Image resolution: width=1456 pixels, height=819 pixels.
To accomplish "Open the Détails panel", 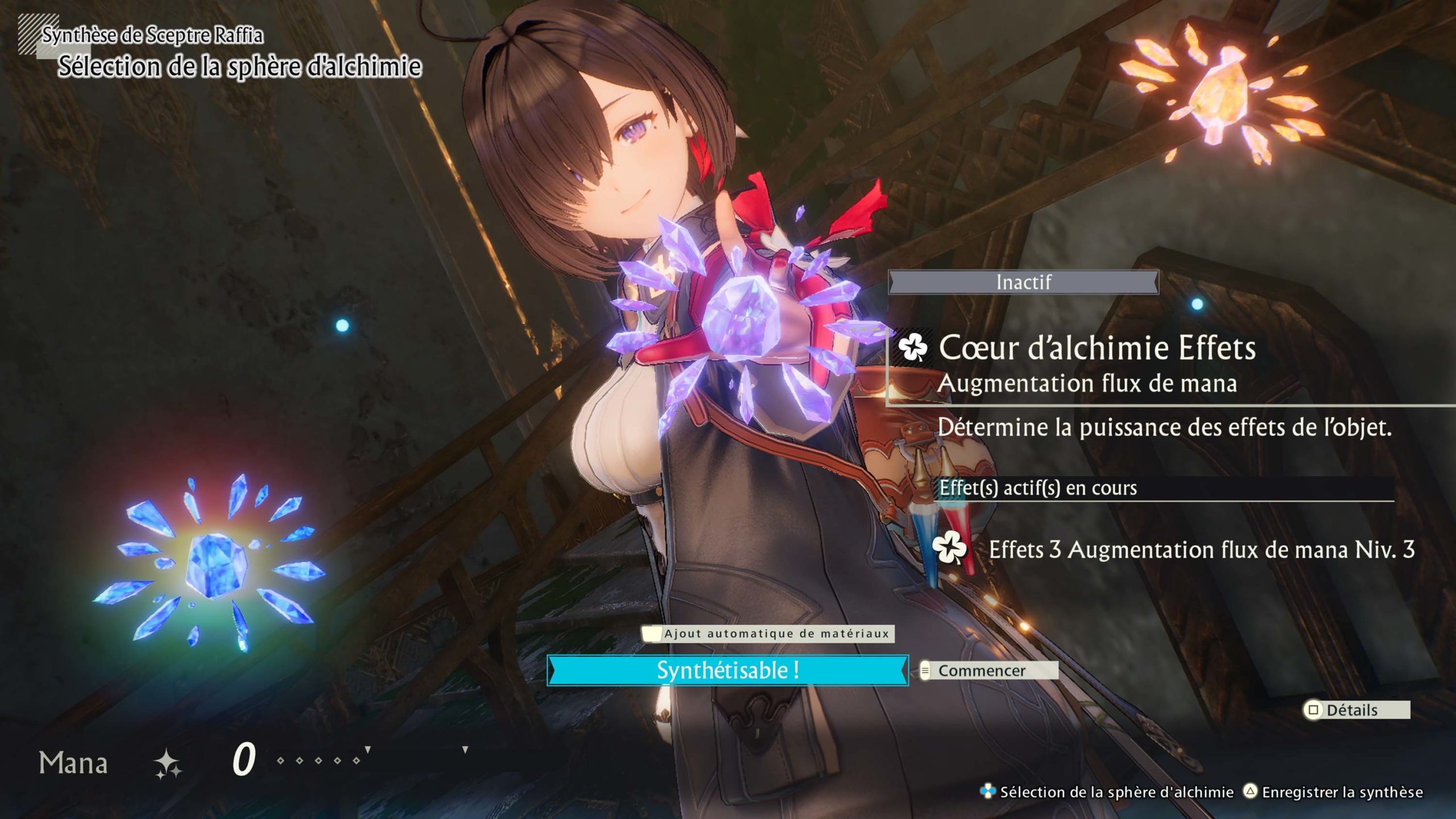I will tap(1356, 710).
